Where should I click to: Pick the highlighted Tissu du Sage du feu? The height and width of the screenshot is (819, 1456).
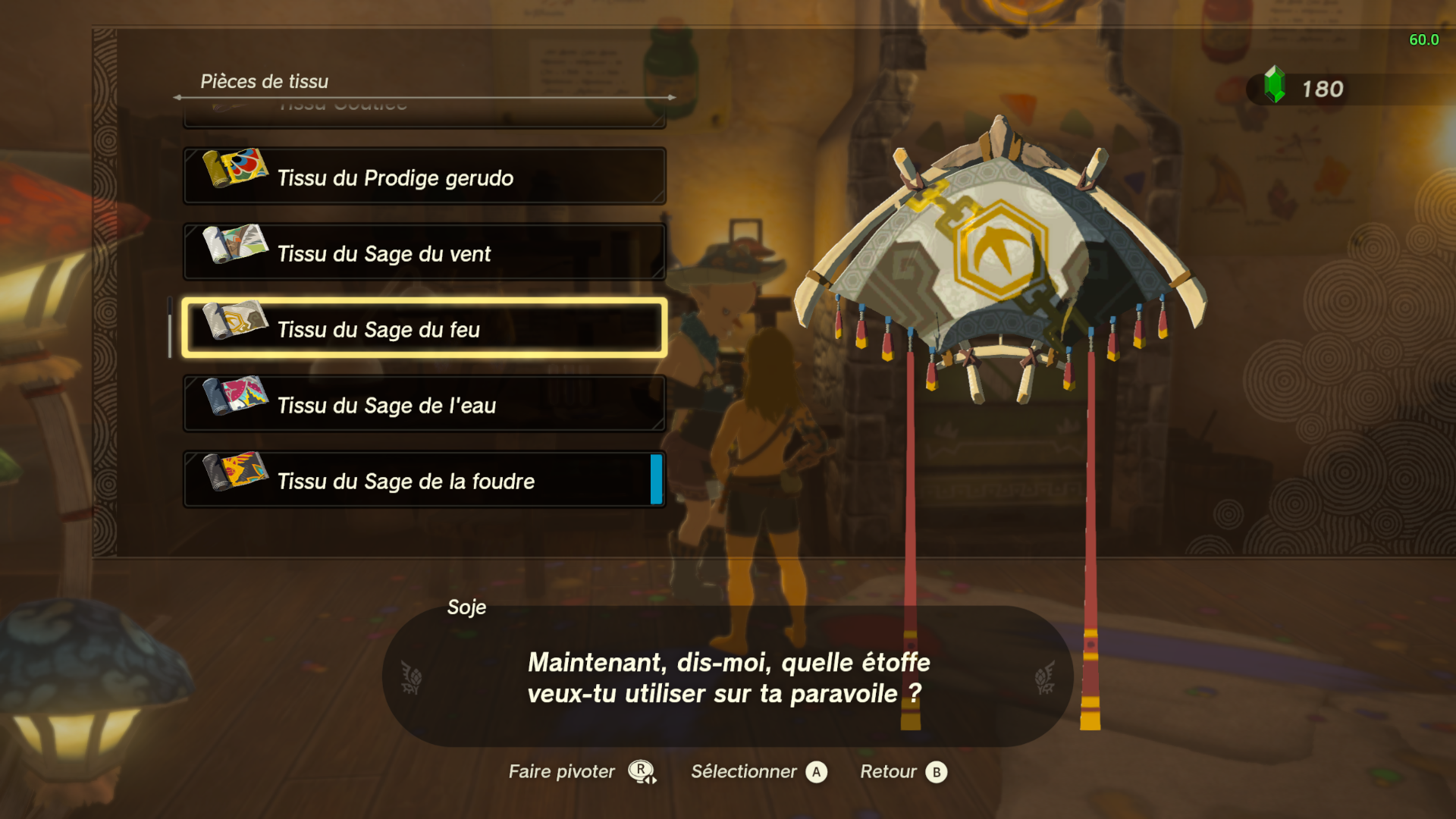coord(425,328)
